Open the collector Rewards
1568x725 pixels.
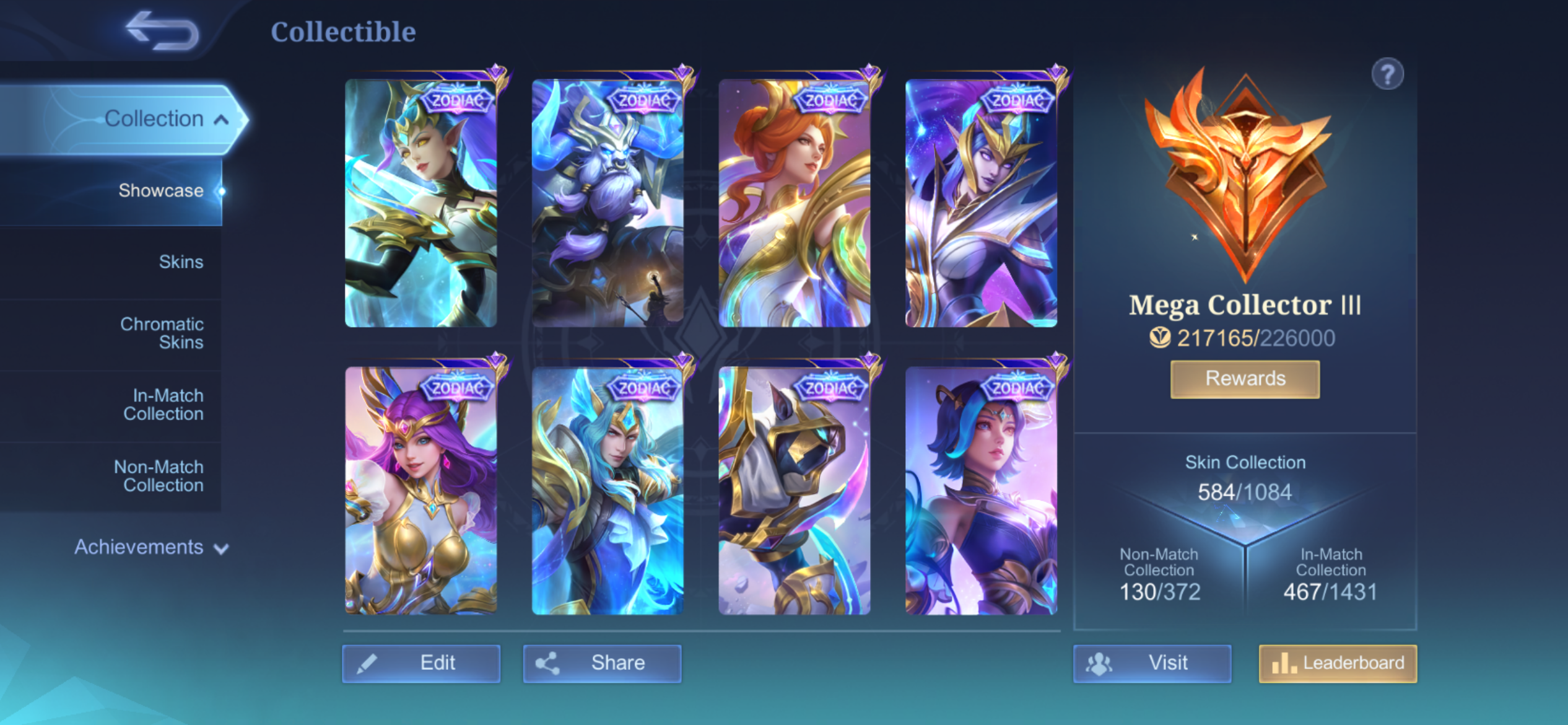point(1245,379)
